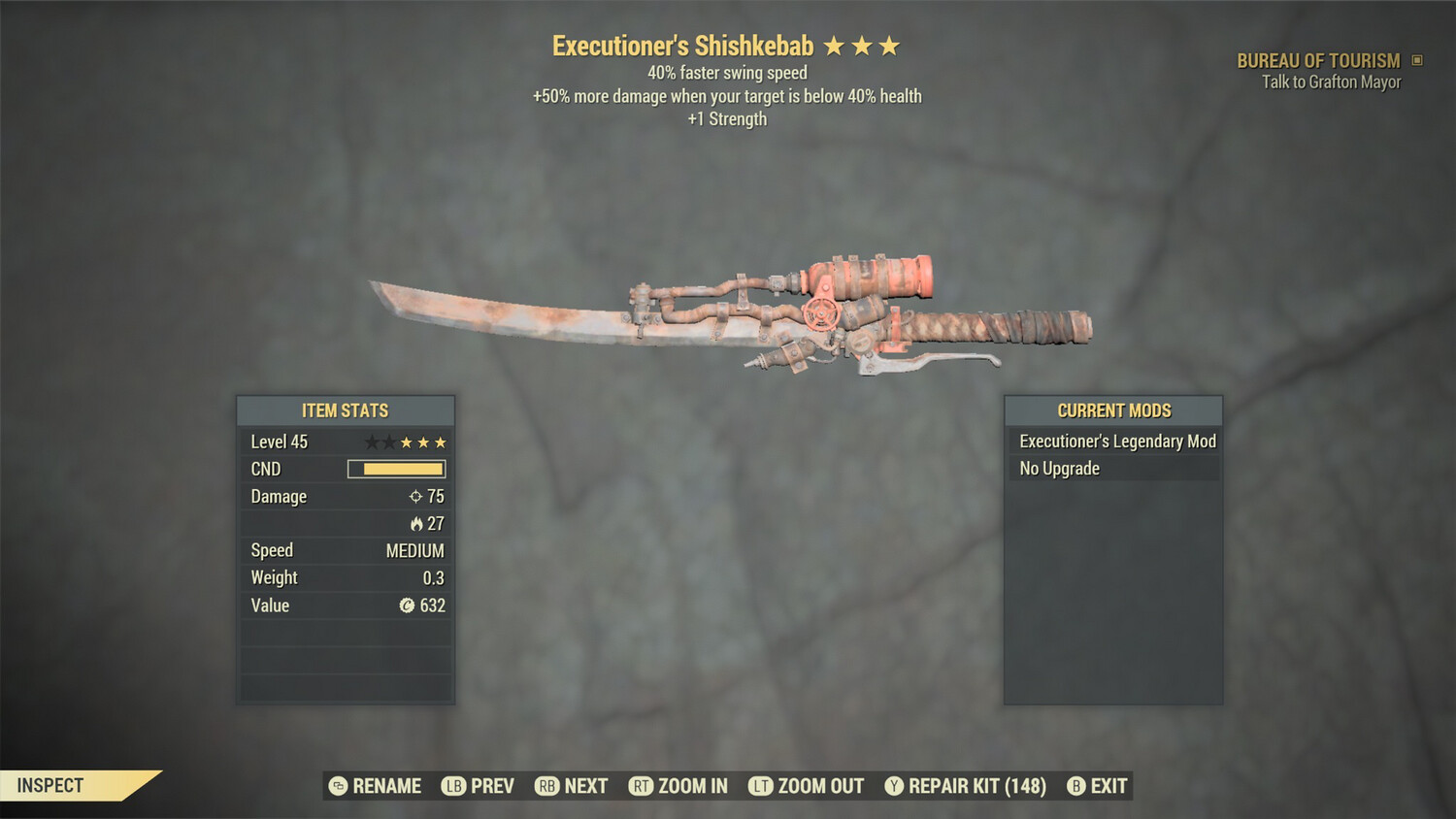
Task: Click Rename to rename the weapon
Action: point(378,786)
